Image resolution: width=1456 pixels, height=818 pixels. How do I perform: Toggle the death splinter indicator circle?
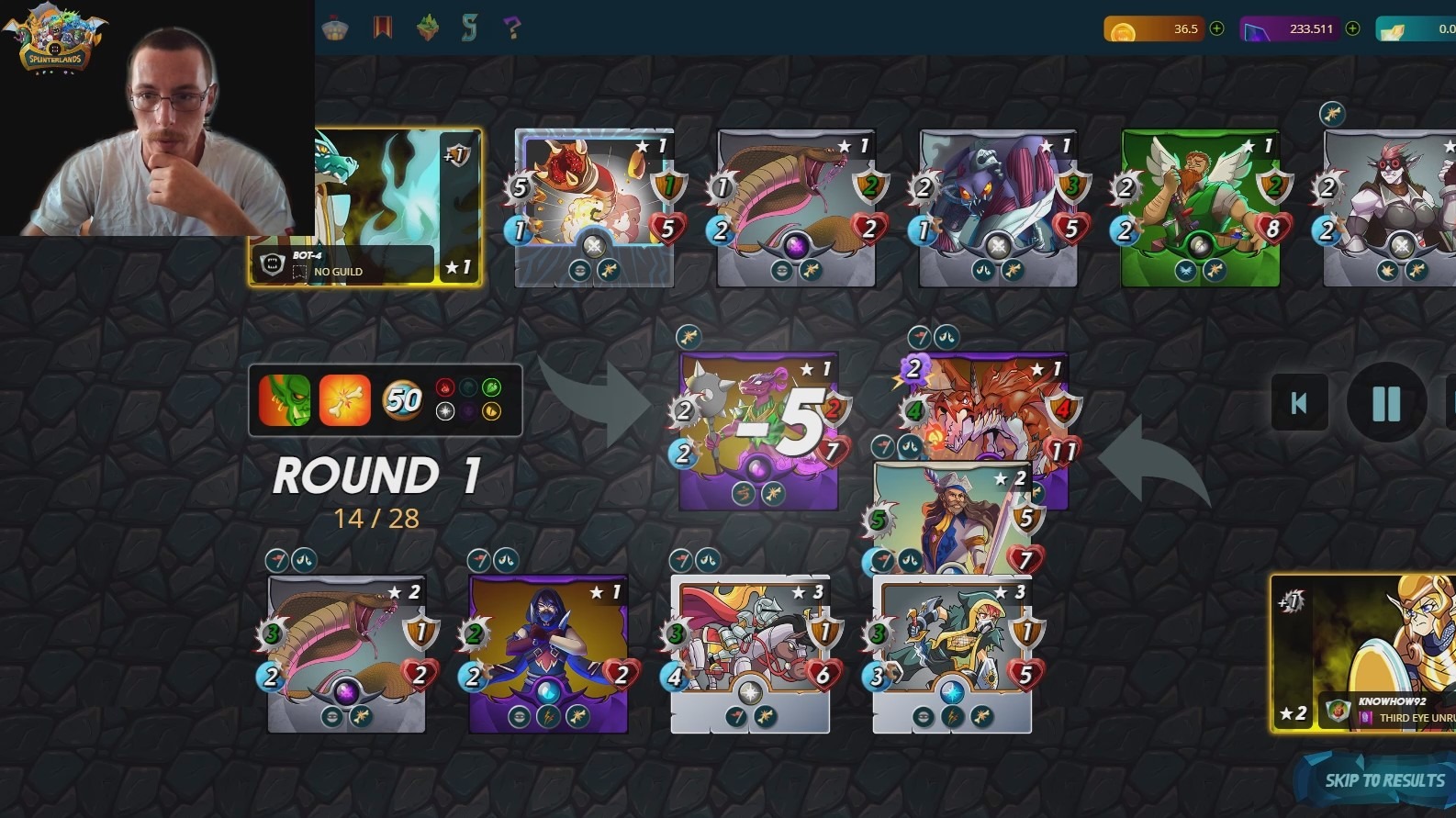tap(468, 410)
